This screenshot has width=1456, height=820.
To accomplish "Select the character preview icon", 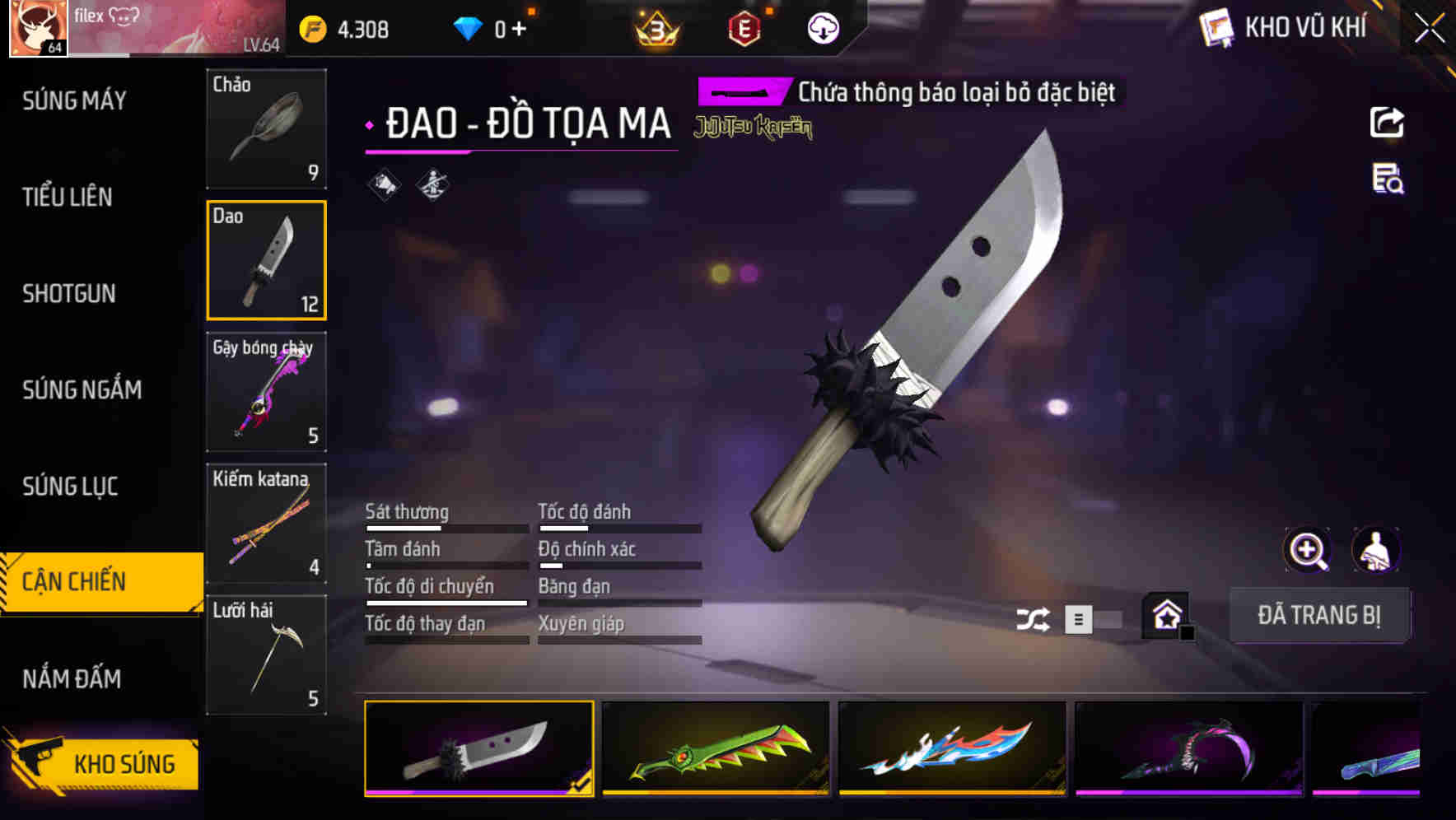I will 1375,550.
